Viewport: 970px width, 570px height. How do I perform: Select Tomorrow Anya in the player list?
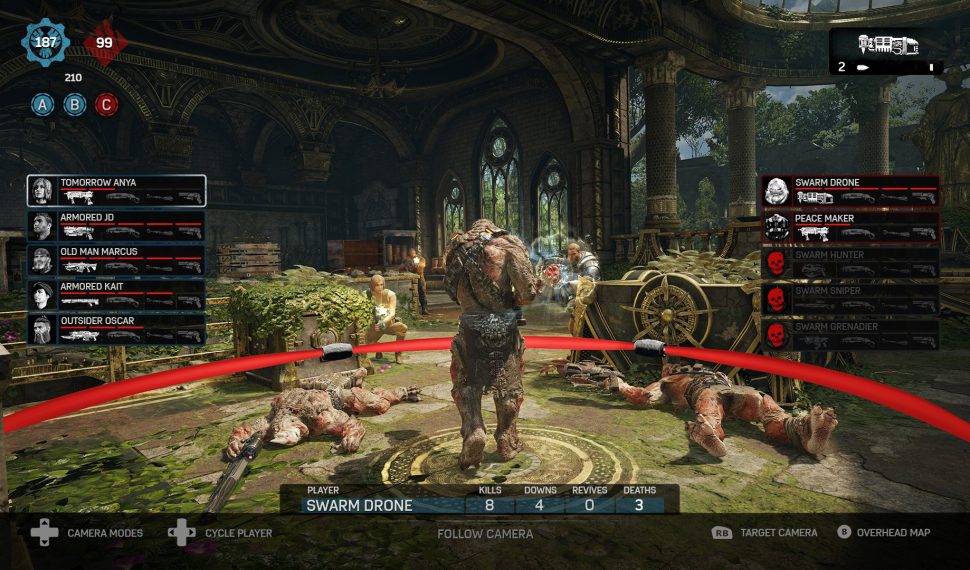pos(117,190)
